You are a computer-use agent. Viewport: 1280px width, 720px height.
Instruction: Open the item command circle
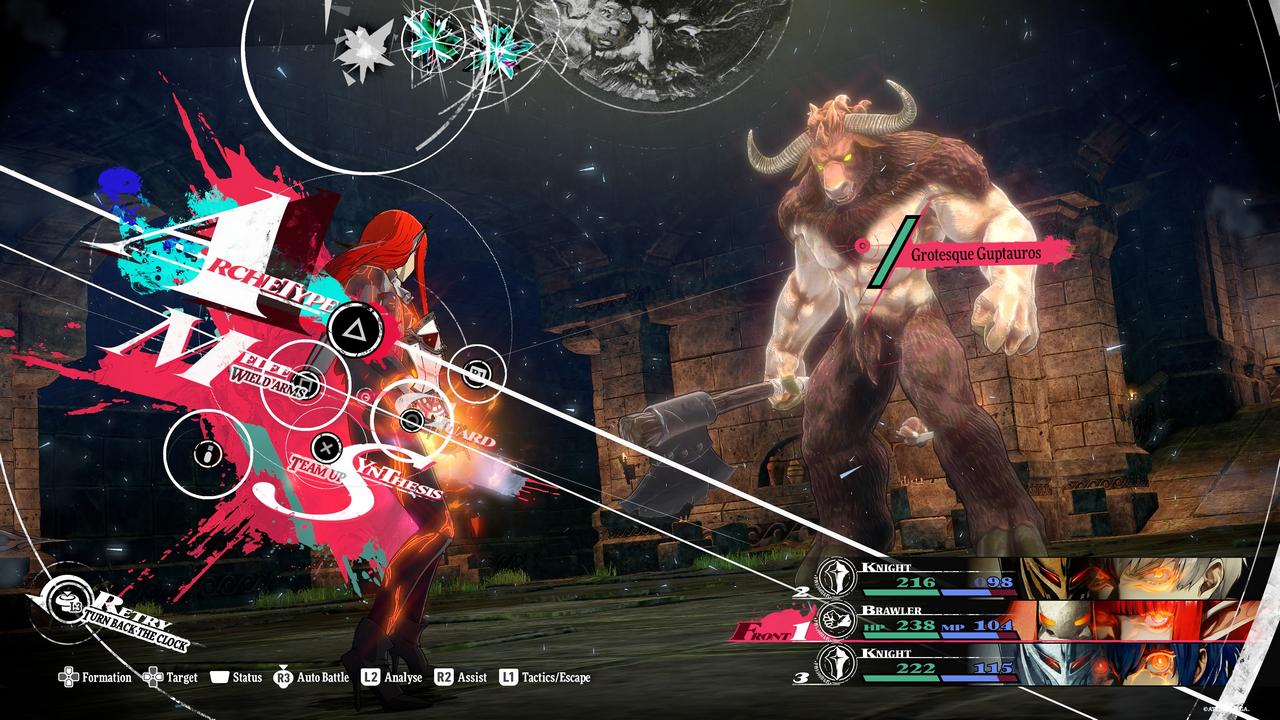pyautogui.click(x=207, y=453)
